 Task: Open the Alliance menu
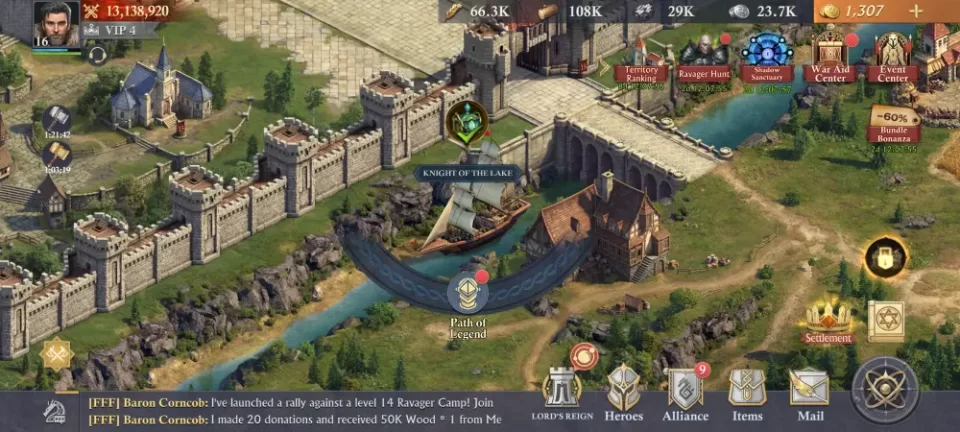pos(686,393)
